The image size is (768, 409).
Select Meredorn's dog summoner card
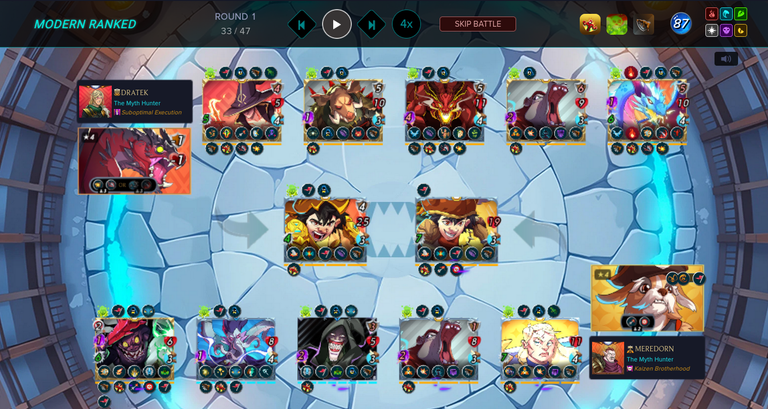pyautogui.click(x=647, y=298)
